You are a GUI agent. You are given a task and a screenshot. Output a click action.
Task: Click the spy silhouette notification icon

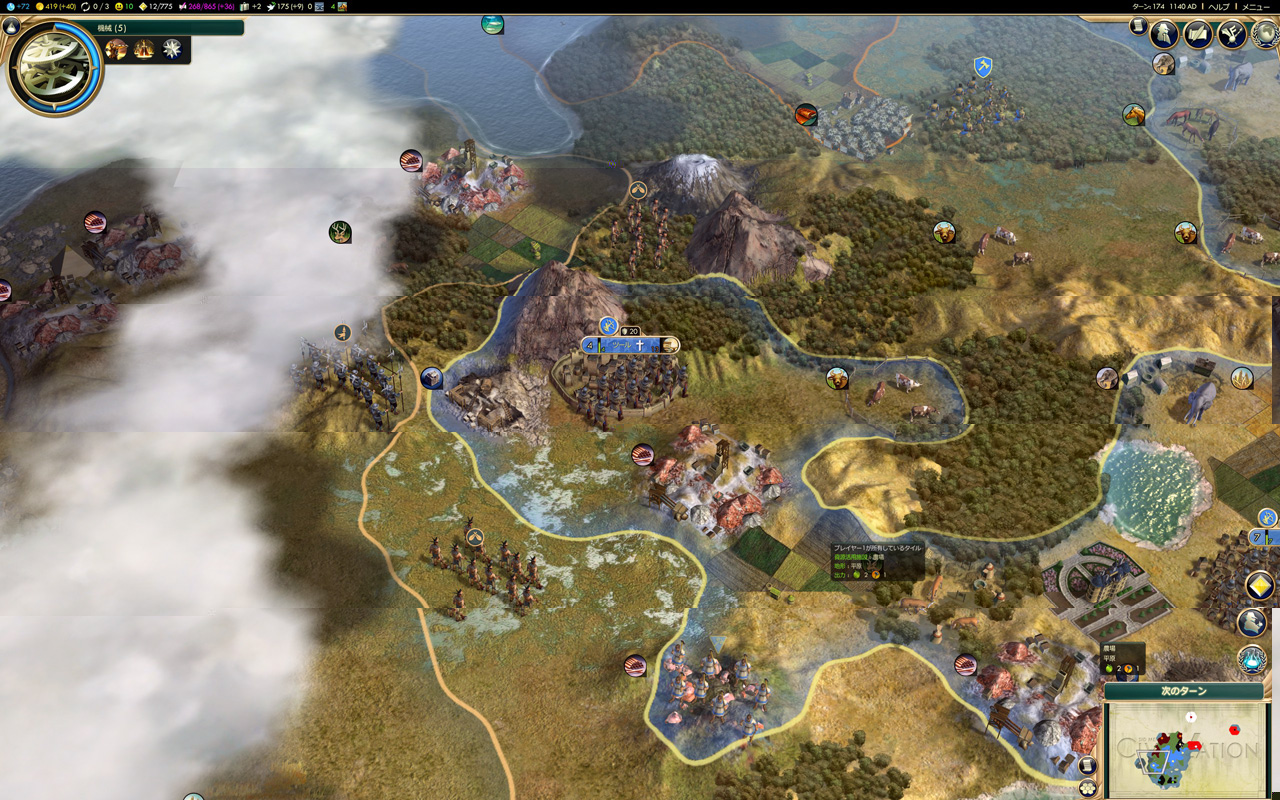click(x=1252, y=623)
